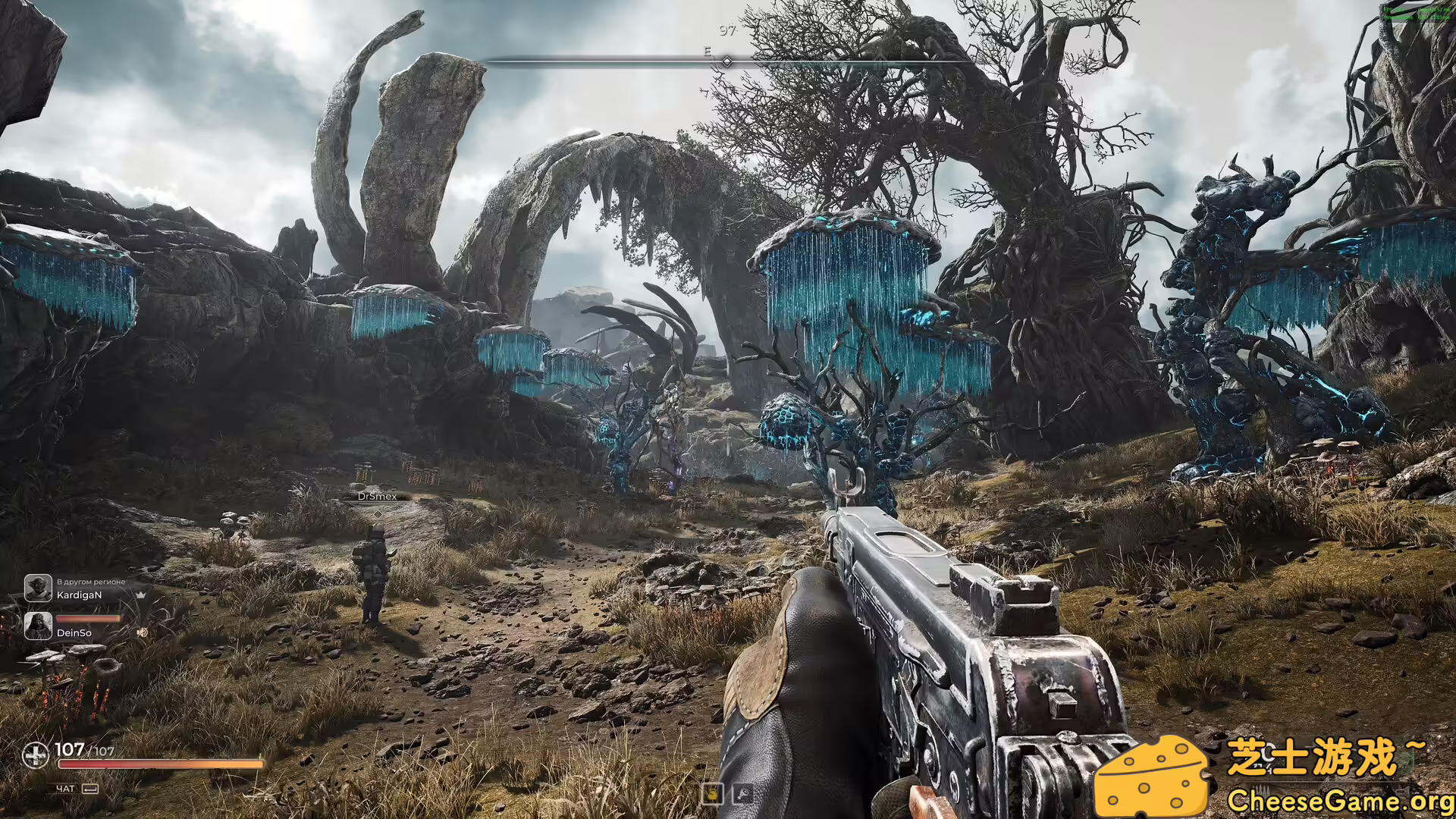Select DeinSo's party portrait

(x=38, y=626)
